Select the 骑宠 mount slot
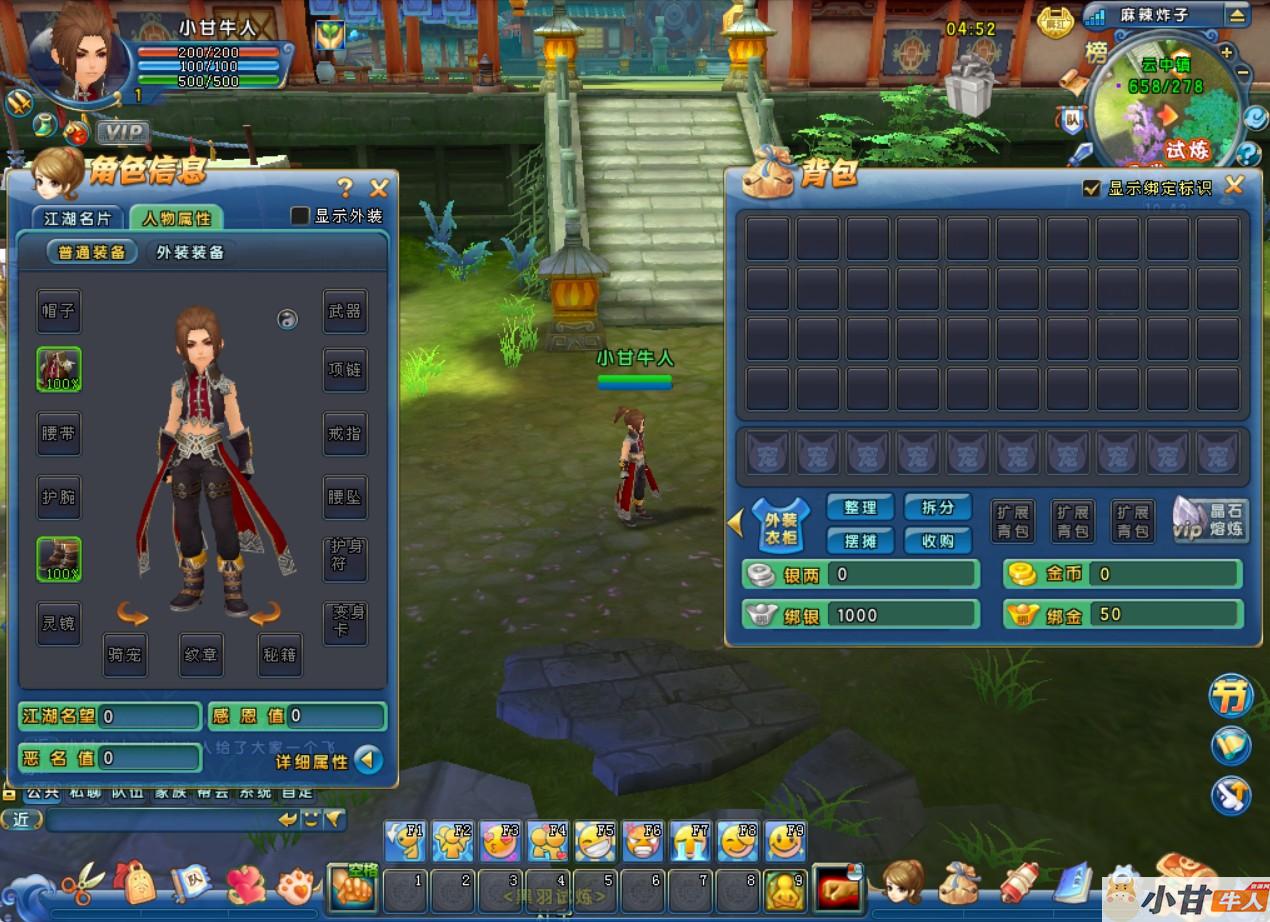 pos(126,655)
